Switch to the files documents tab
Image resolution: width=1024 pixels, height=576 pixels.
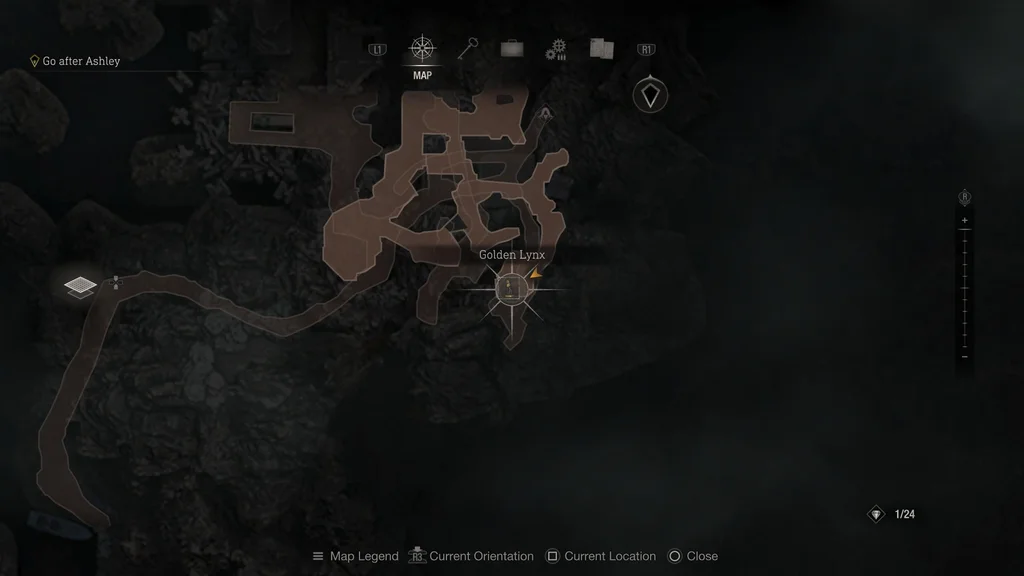601,49
